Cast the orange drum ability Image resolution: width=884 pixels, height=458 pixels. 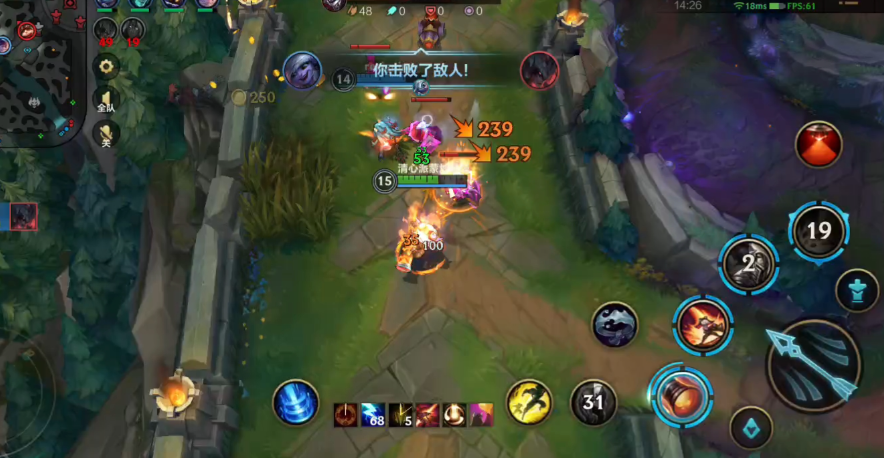click(681, 396)
